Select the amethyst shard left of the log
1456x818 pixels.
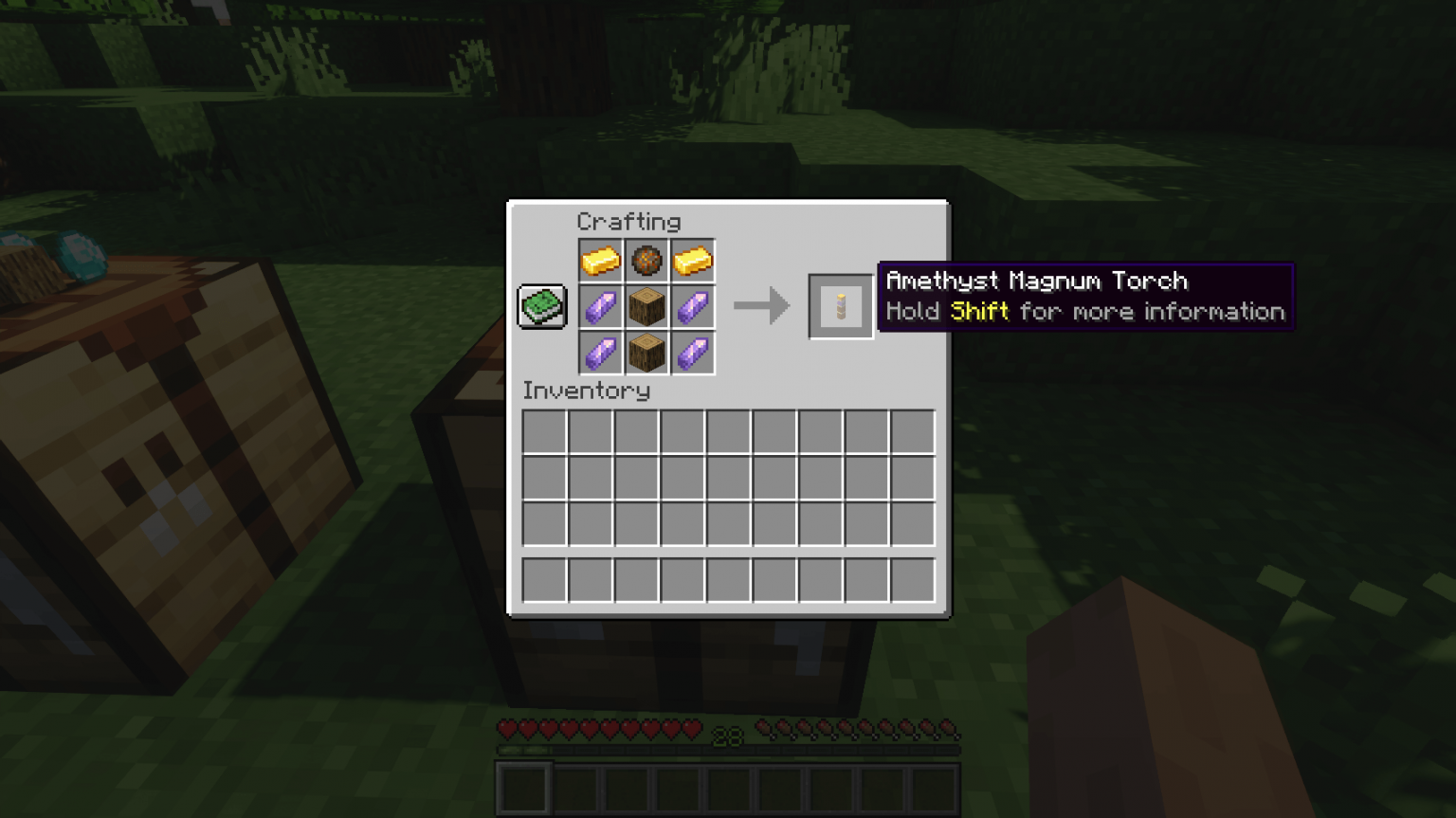coord(600,306)
